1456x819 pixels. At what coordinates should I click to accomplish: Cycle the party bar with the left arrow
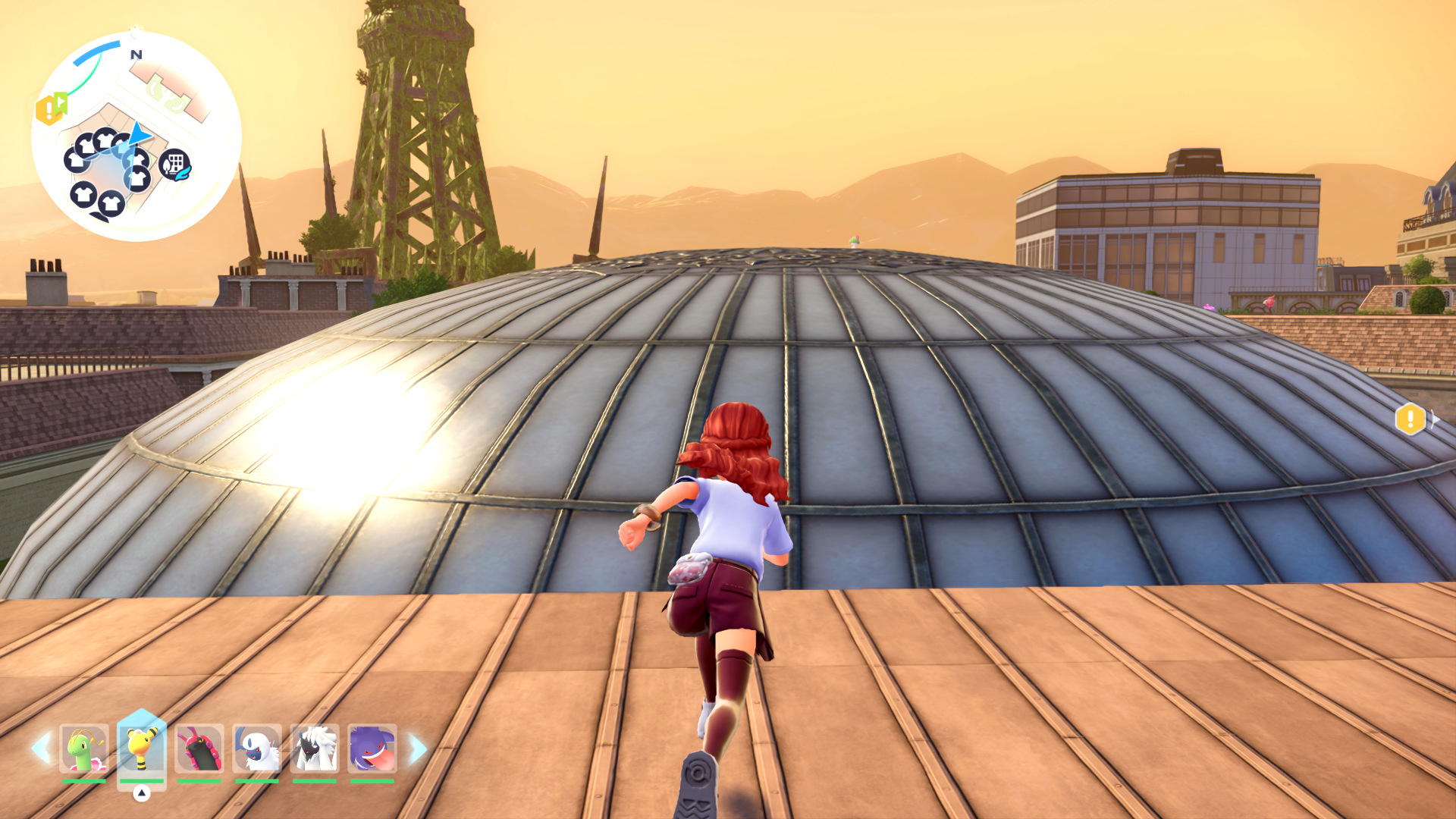(41, 748)
